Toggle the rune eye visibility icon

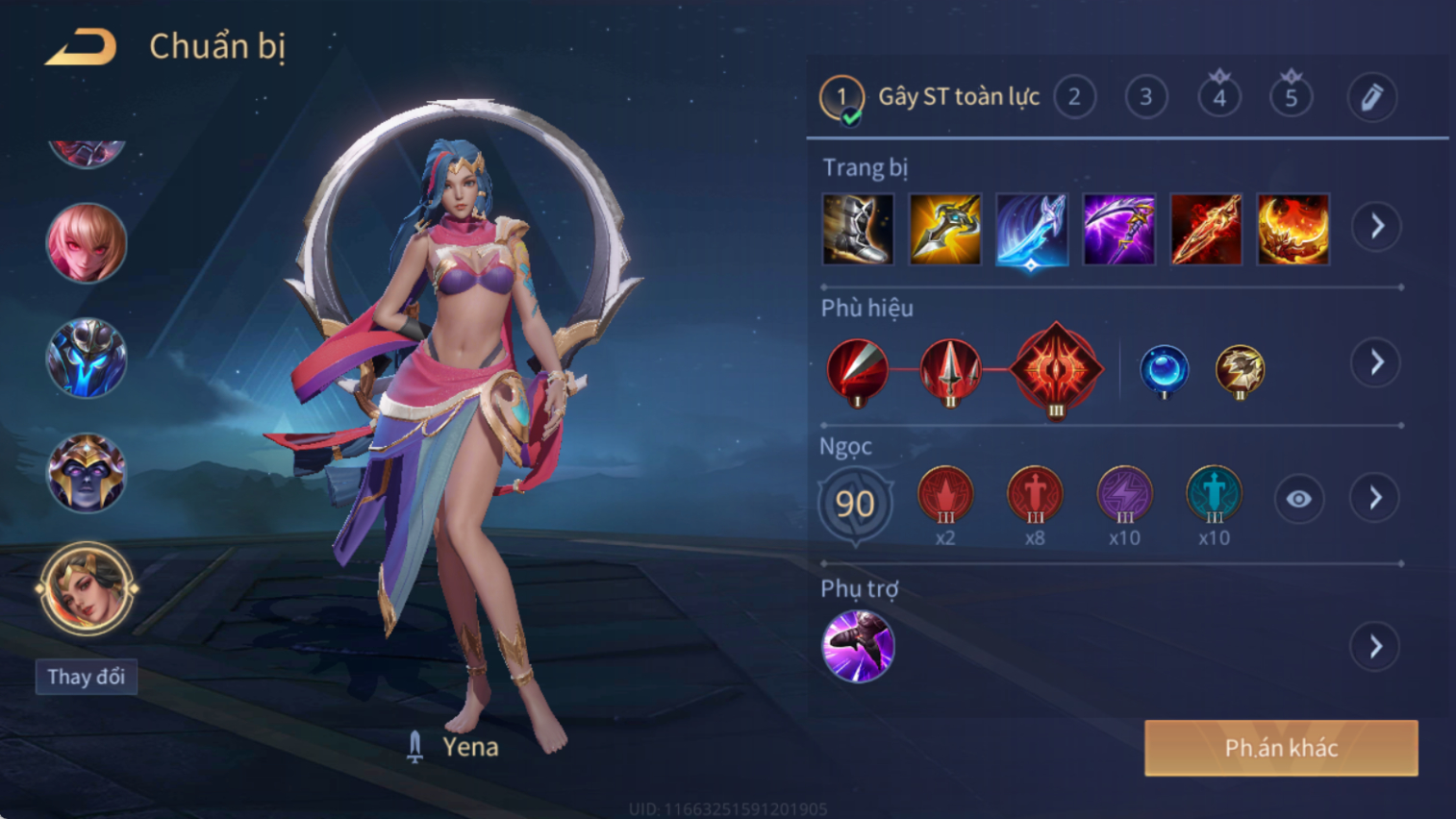point(1298,499)
